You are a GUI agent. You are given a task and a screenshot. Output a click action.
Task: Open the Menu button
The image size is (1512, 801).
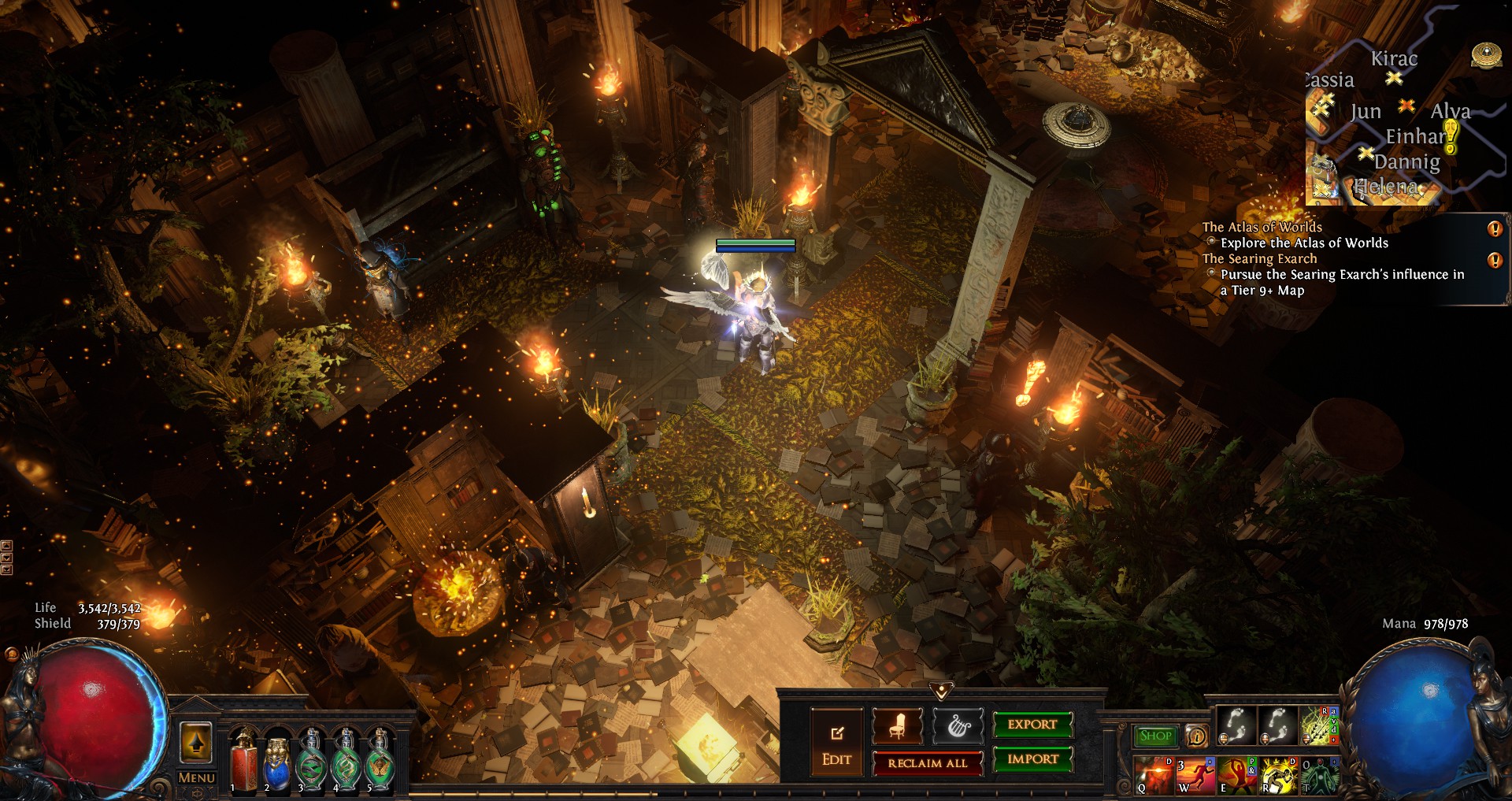coord(196,778)
